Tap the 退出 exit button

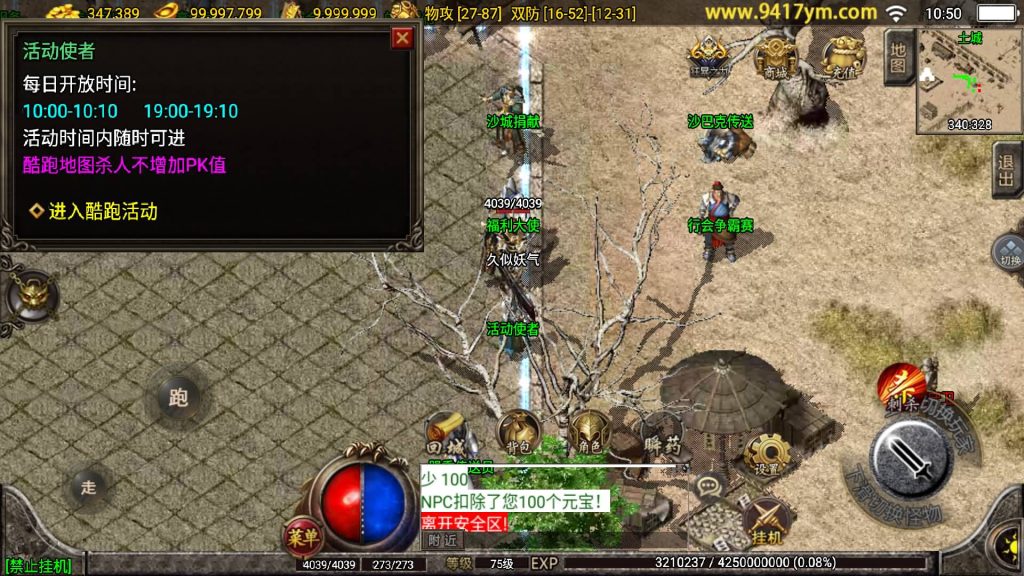coord(1006,170)
